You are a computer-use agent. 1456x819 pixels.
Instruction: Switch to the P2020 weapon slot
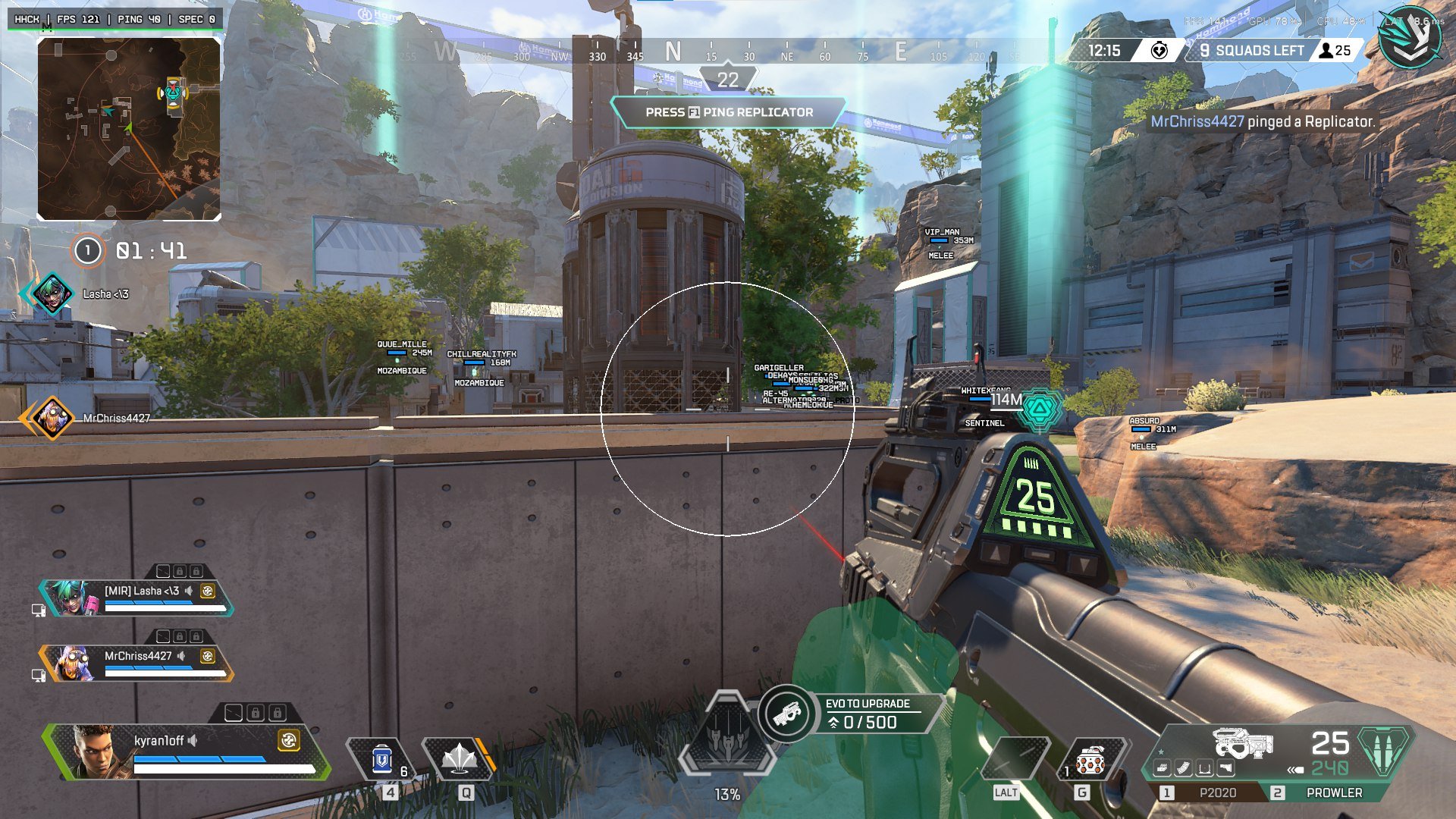pos(1218,792)
